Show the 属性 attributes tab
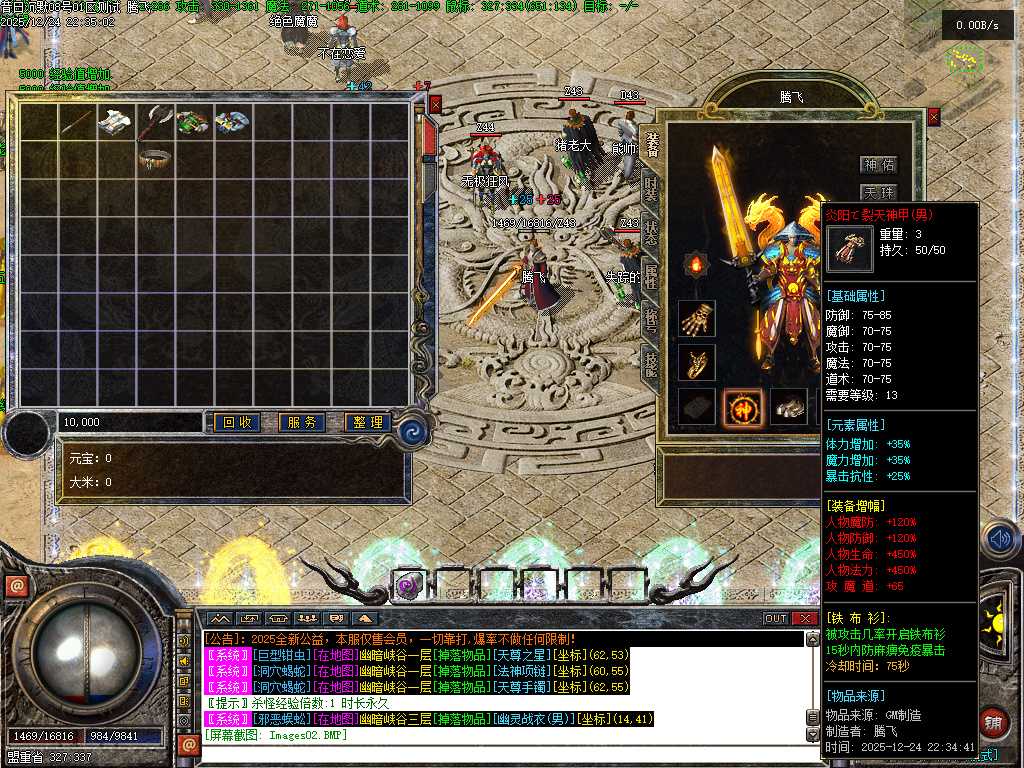 [x=651, y=277]
